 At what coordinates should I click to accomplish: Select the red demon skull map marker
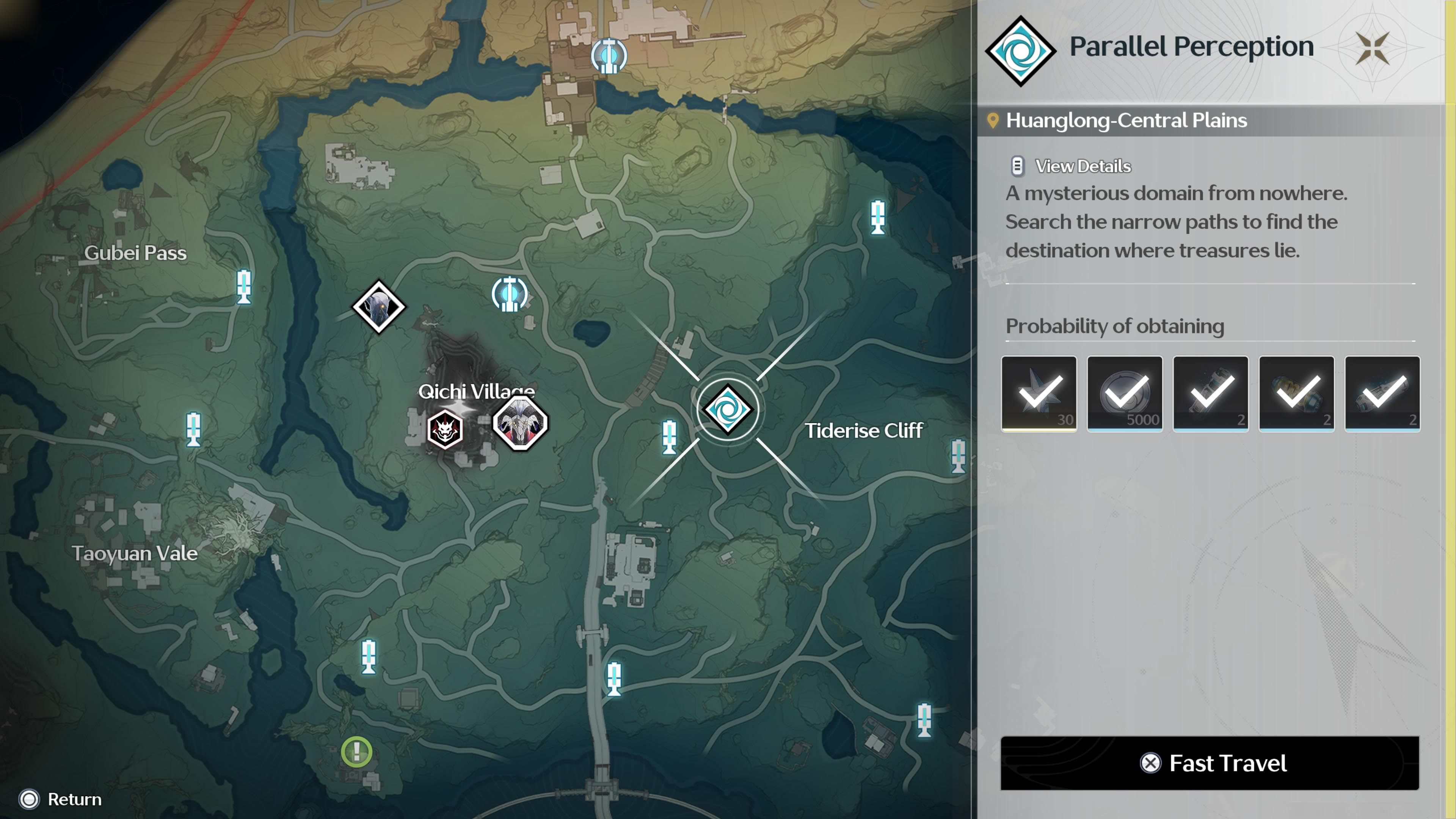pos(445,430)
